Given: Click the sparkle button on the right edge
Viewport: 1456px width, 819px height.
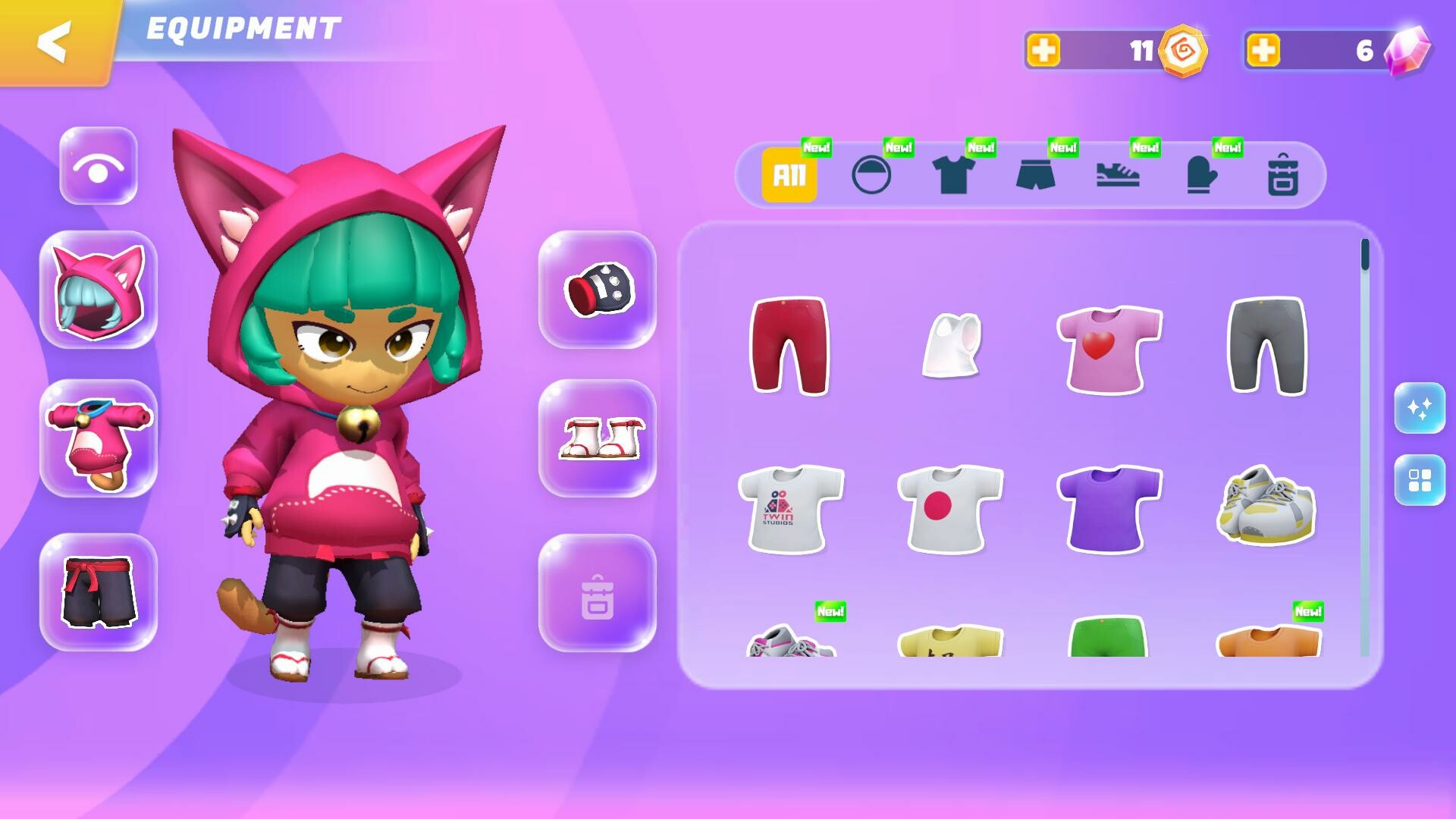Looking at the screenshot, I should pyautogui.click(x=1420, y=408).
